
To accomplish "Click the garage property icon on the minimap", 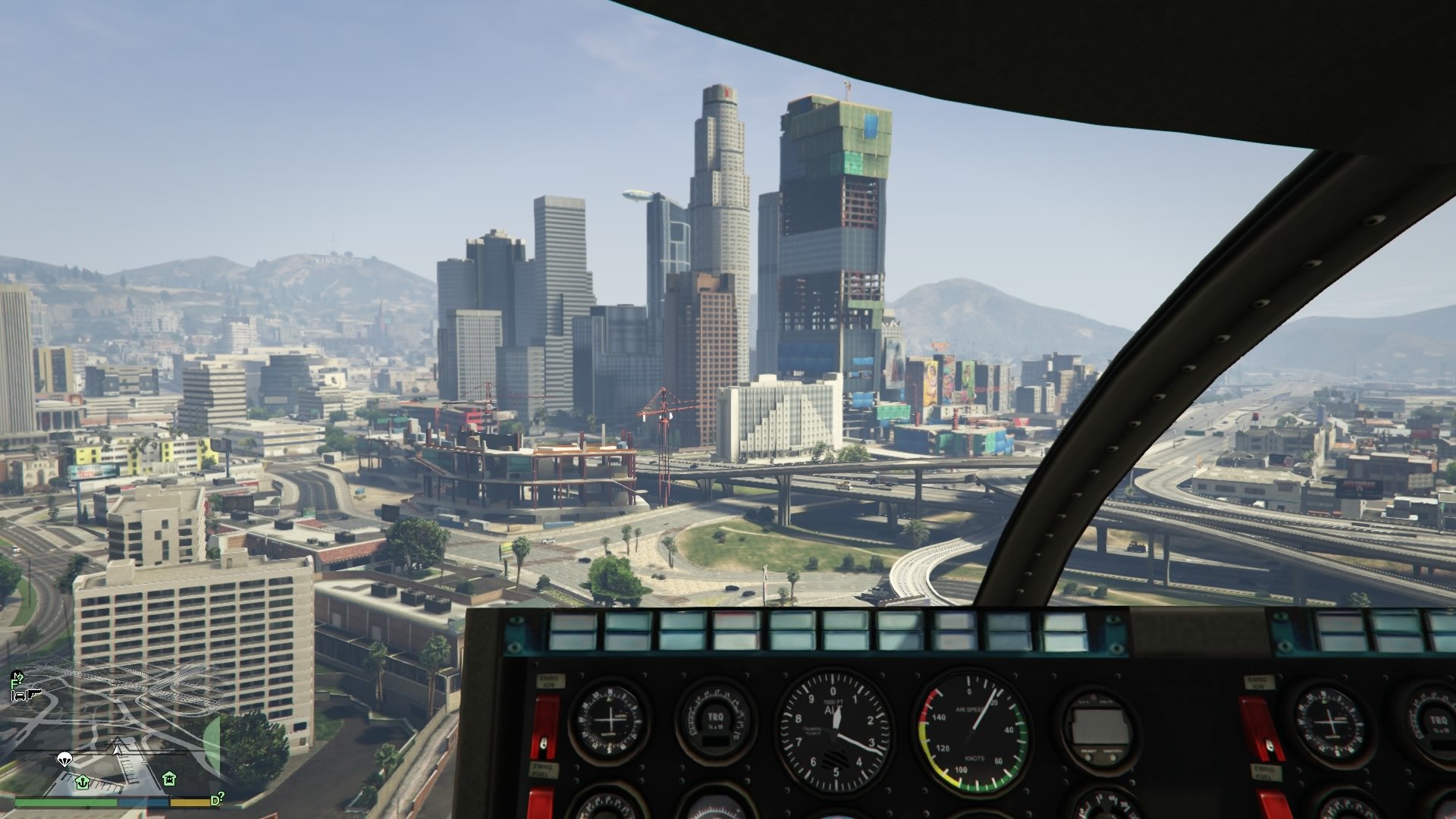I will (x=169, y=779).
